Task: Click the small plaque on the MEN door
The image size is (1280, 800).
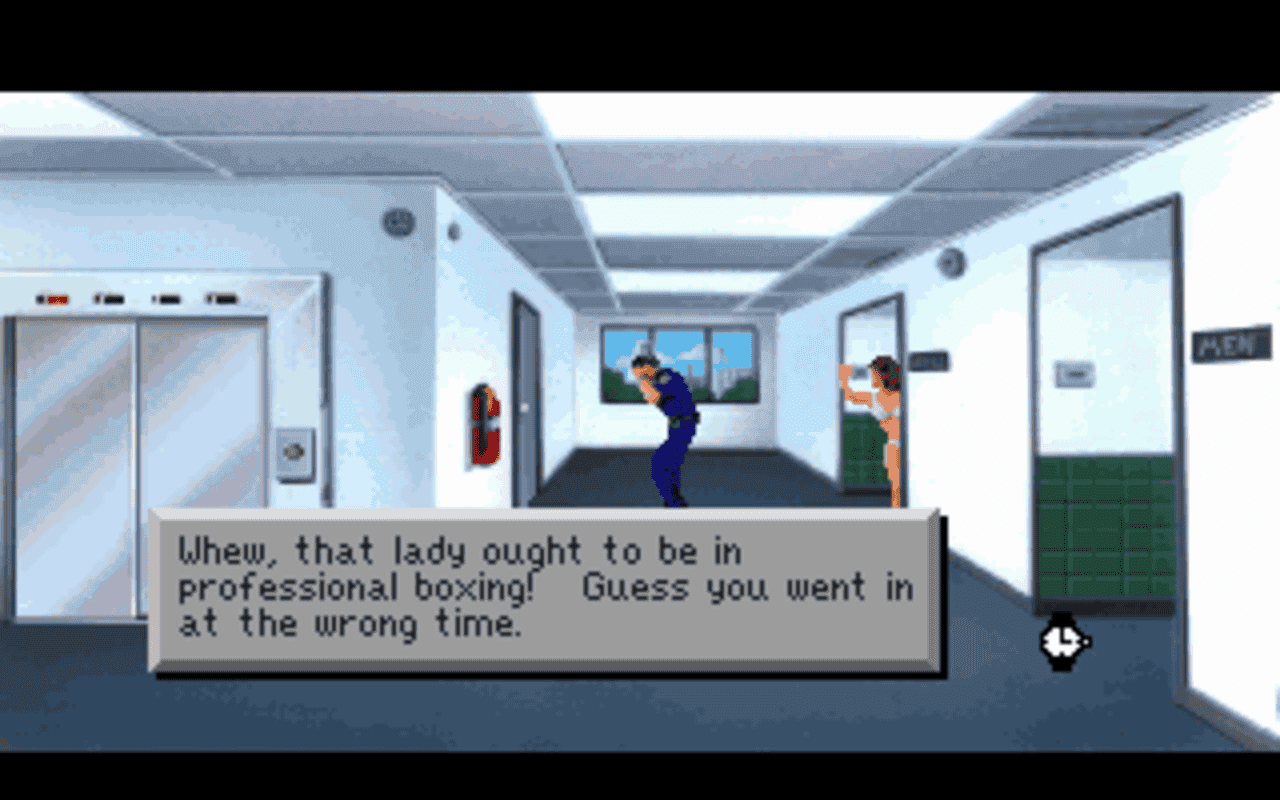Action: pos(1072,373)
